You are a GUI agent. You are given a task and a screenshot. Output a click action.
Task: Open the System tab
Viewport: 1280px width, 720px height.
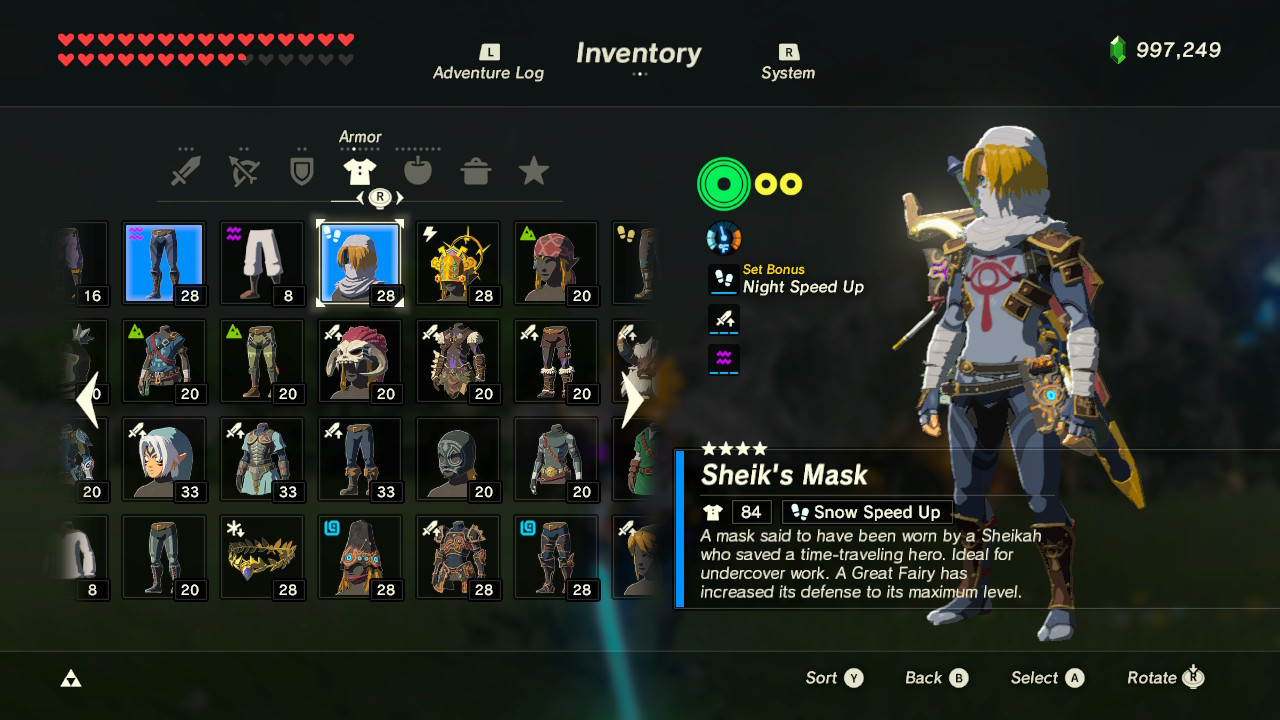coord(788,62)
